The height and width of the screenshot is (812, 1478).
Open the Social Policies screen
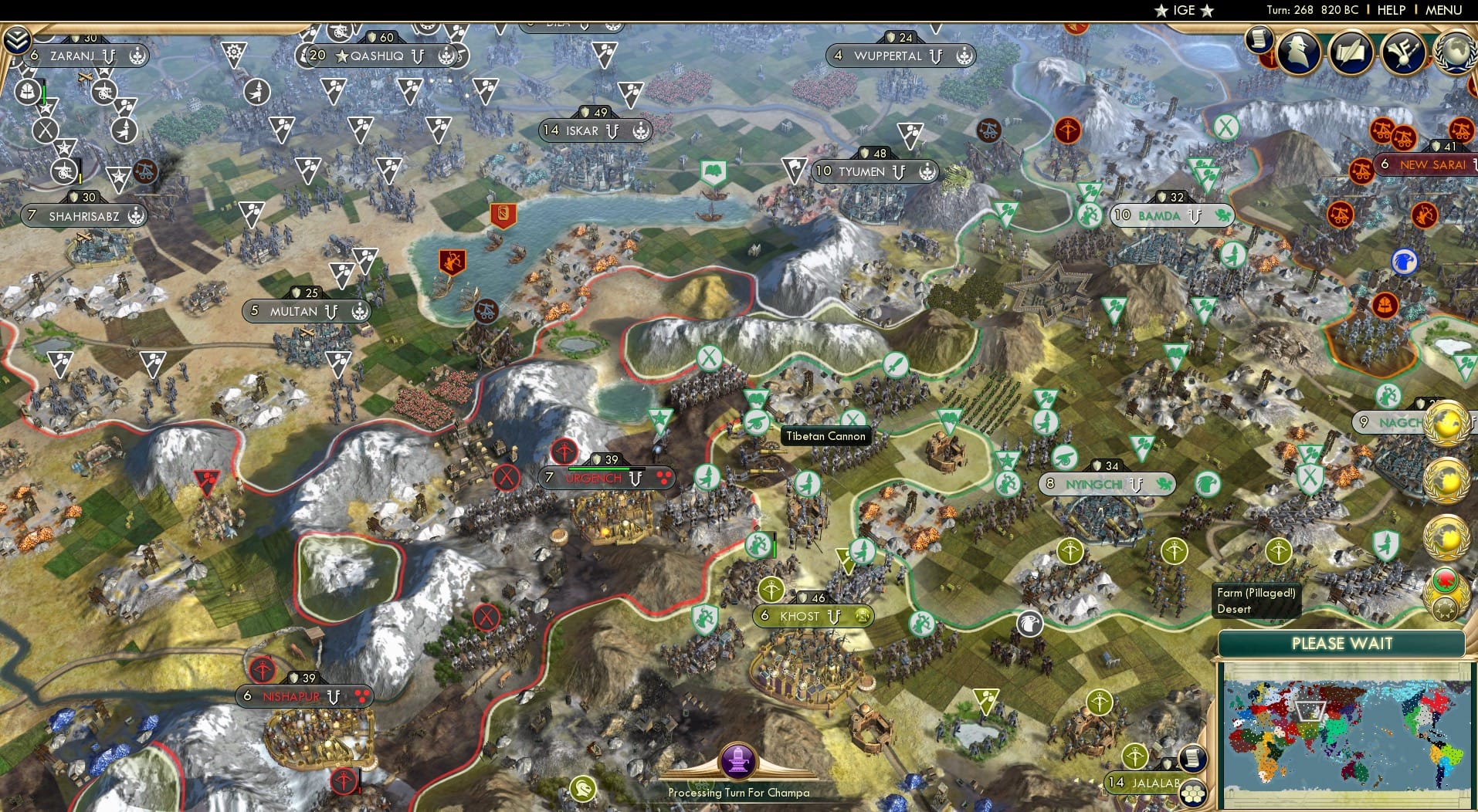pos(1351,52)
